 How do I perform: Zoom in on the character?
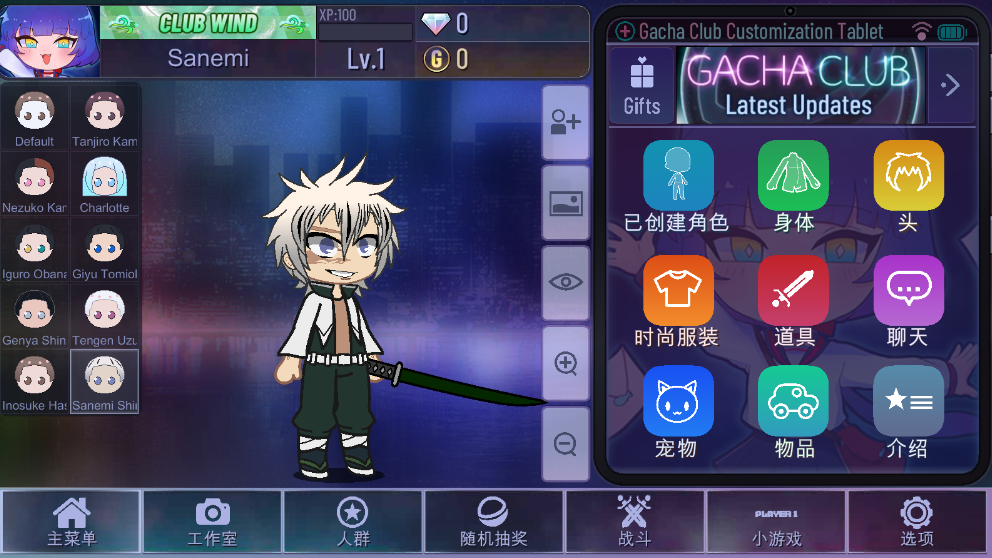coord(566,362)
